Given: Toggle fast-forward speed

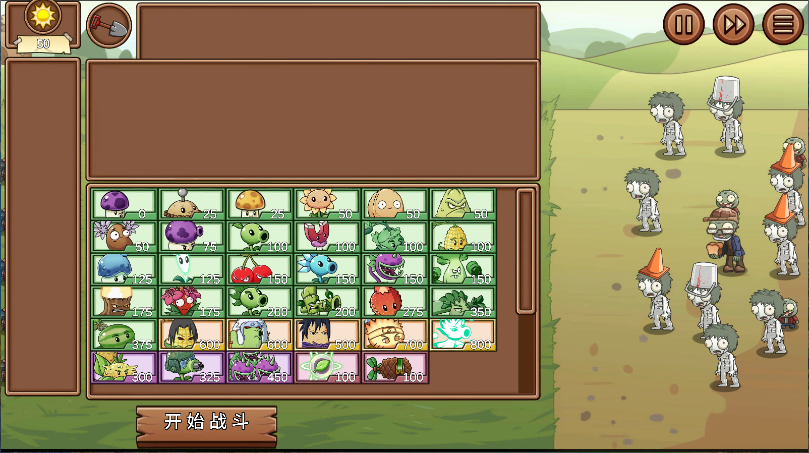Looking at the screenshot, I should coord(734,24).
